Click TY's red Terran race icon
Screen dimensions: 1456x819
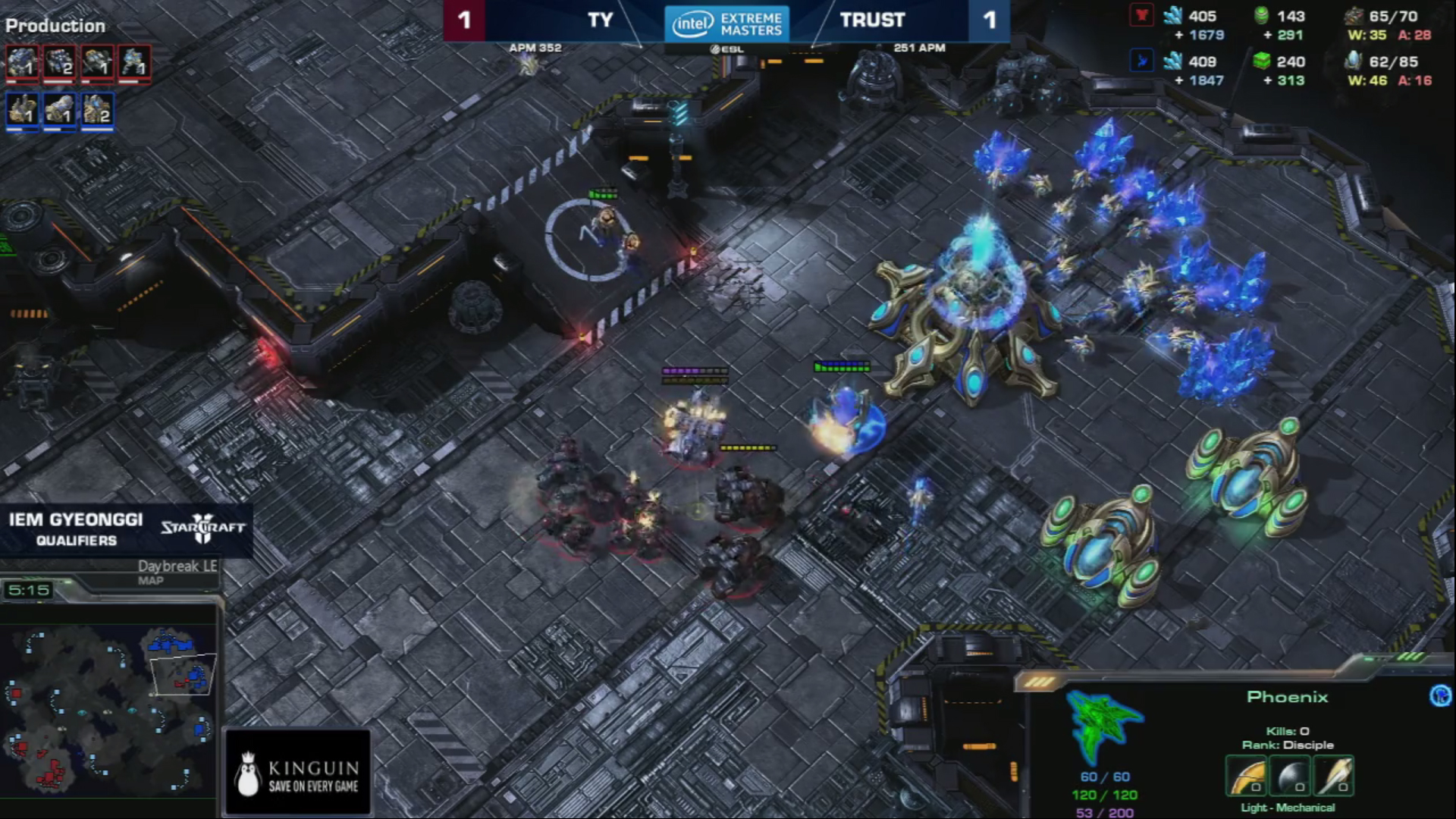1141,16
